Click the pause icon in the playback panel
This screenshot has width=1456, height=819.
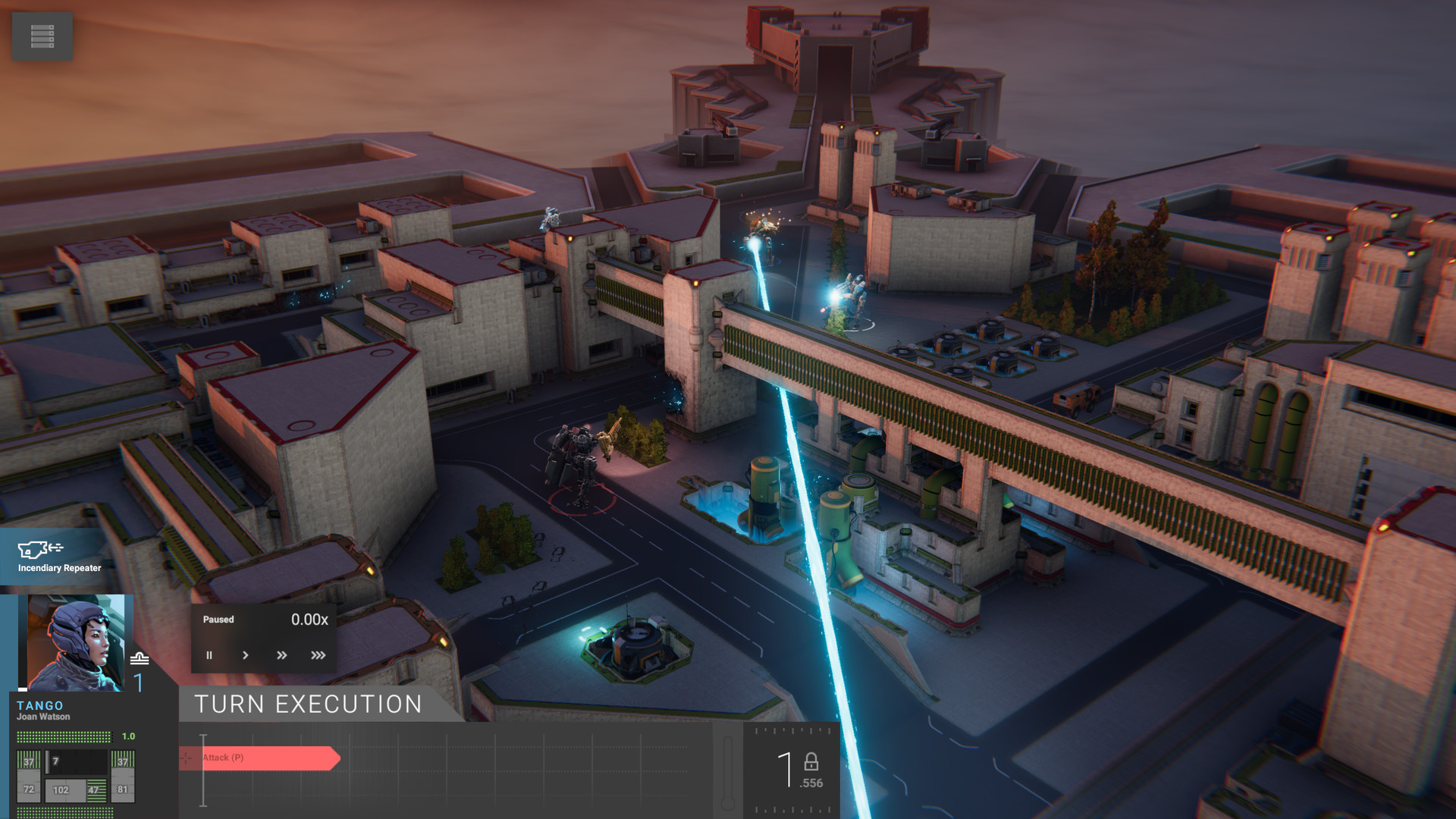click(209, 655)
